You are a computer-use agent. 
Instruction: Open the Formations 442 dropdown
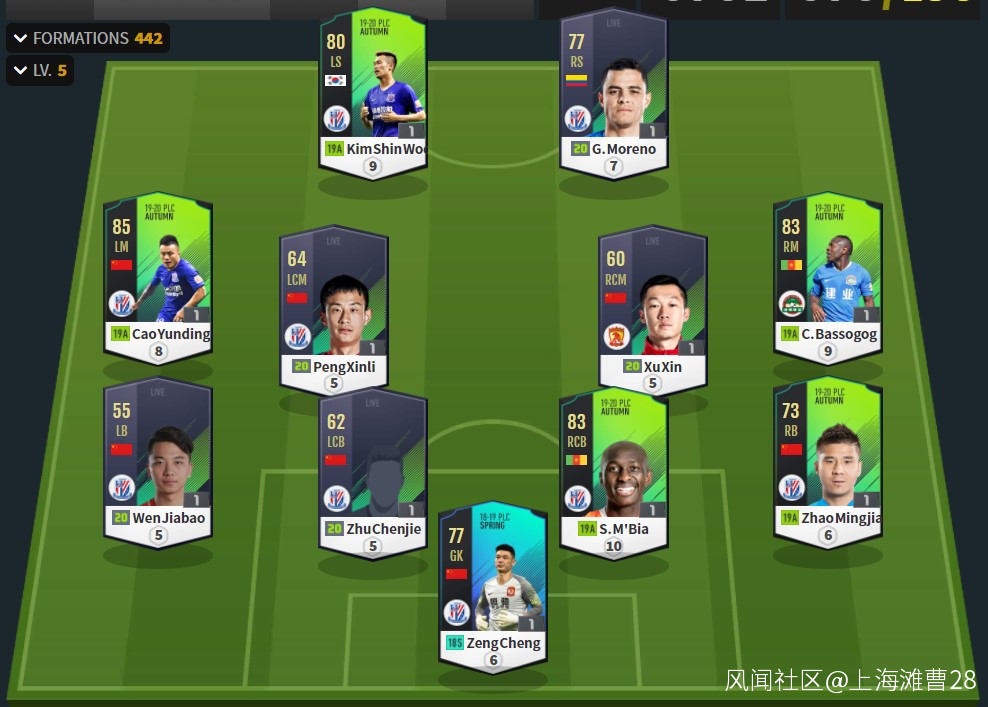click(x=88, y=38)
